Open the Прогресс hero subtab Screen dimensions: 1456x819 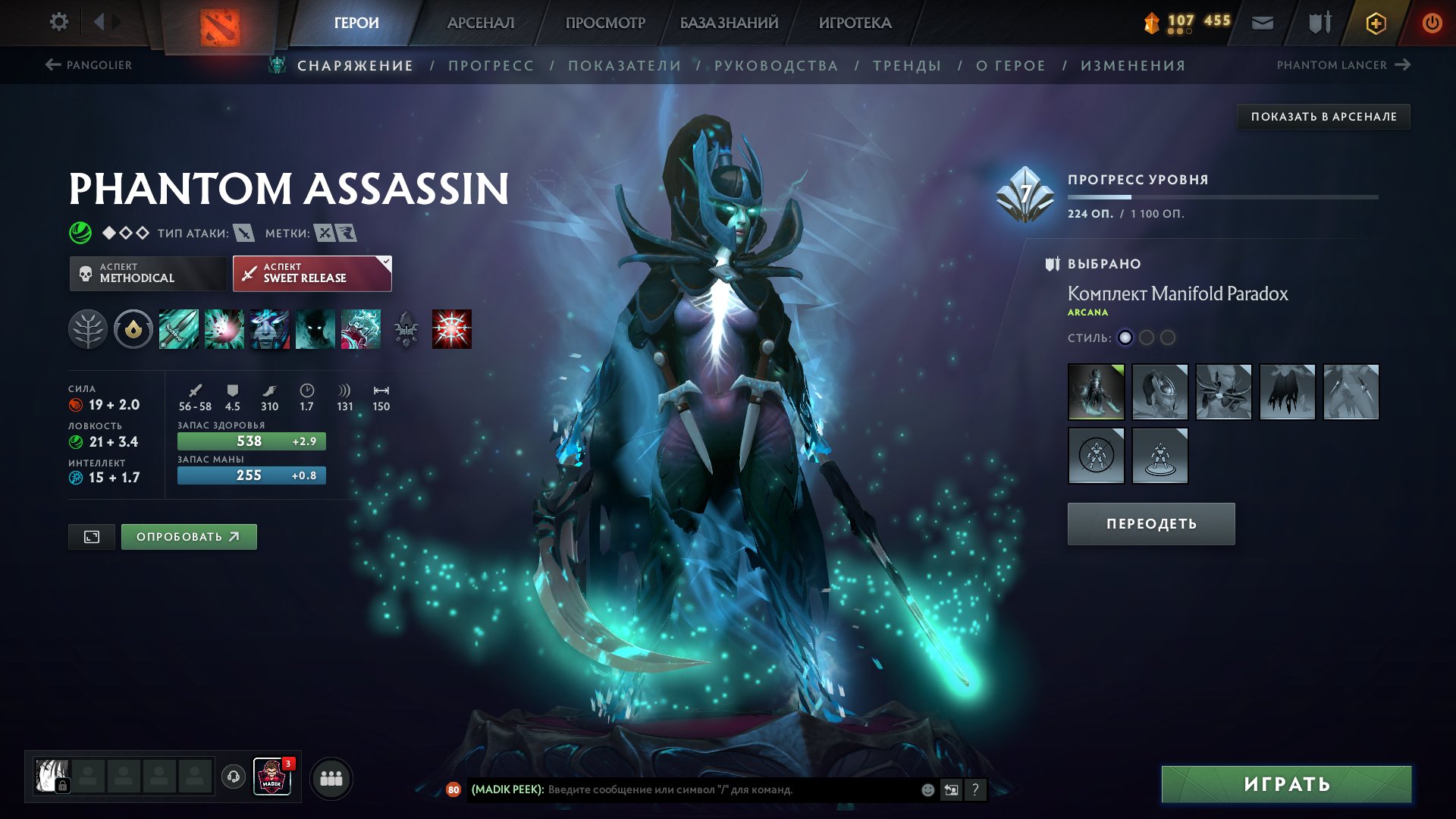coord(491,66)
